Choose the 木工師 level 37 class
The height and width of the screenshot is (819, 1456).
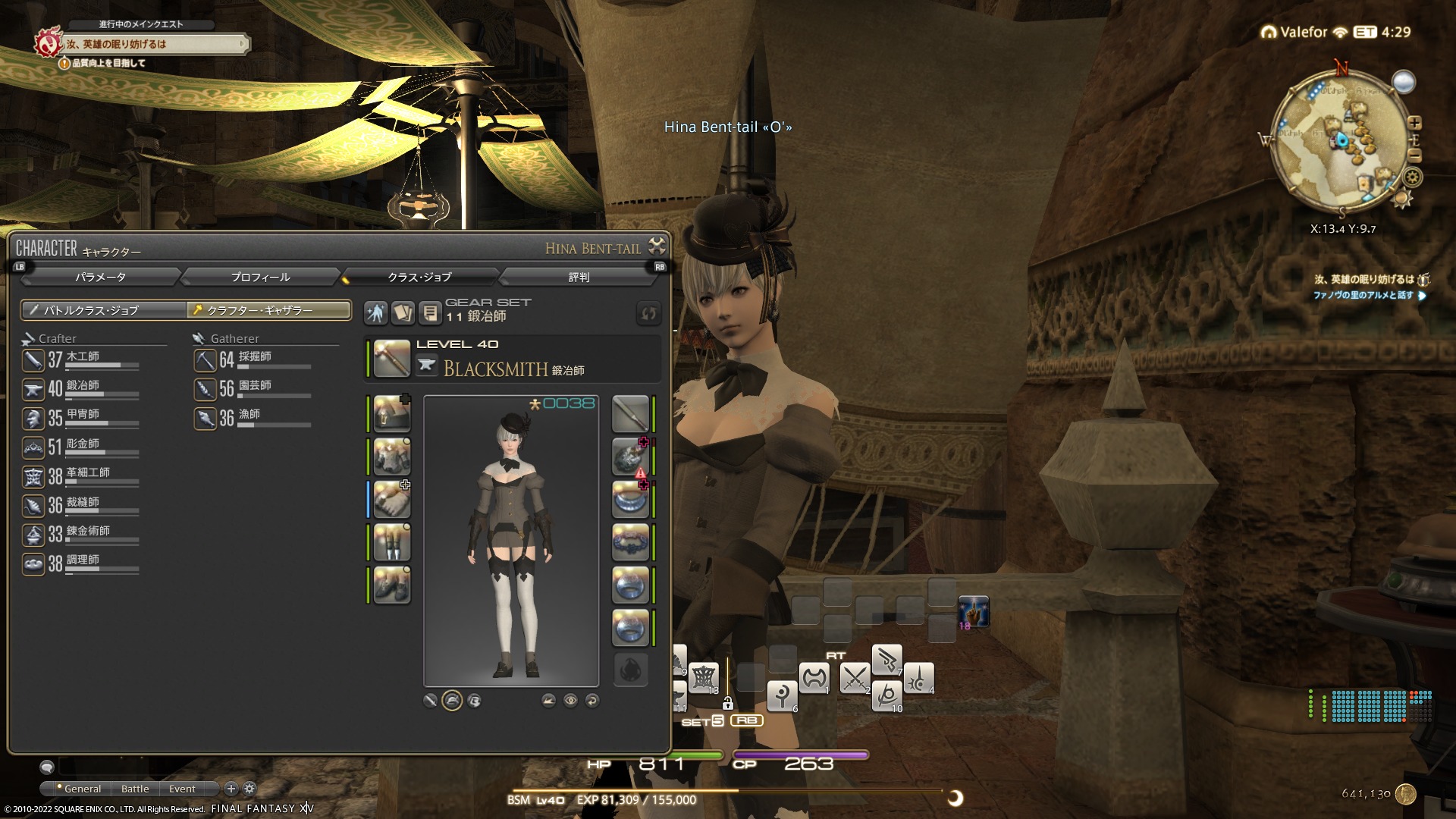point(81,359)
